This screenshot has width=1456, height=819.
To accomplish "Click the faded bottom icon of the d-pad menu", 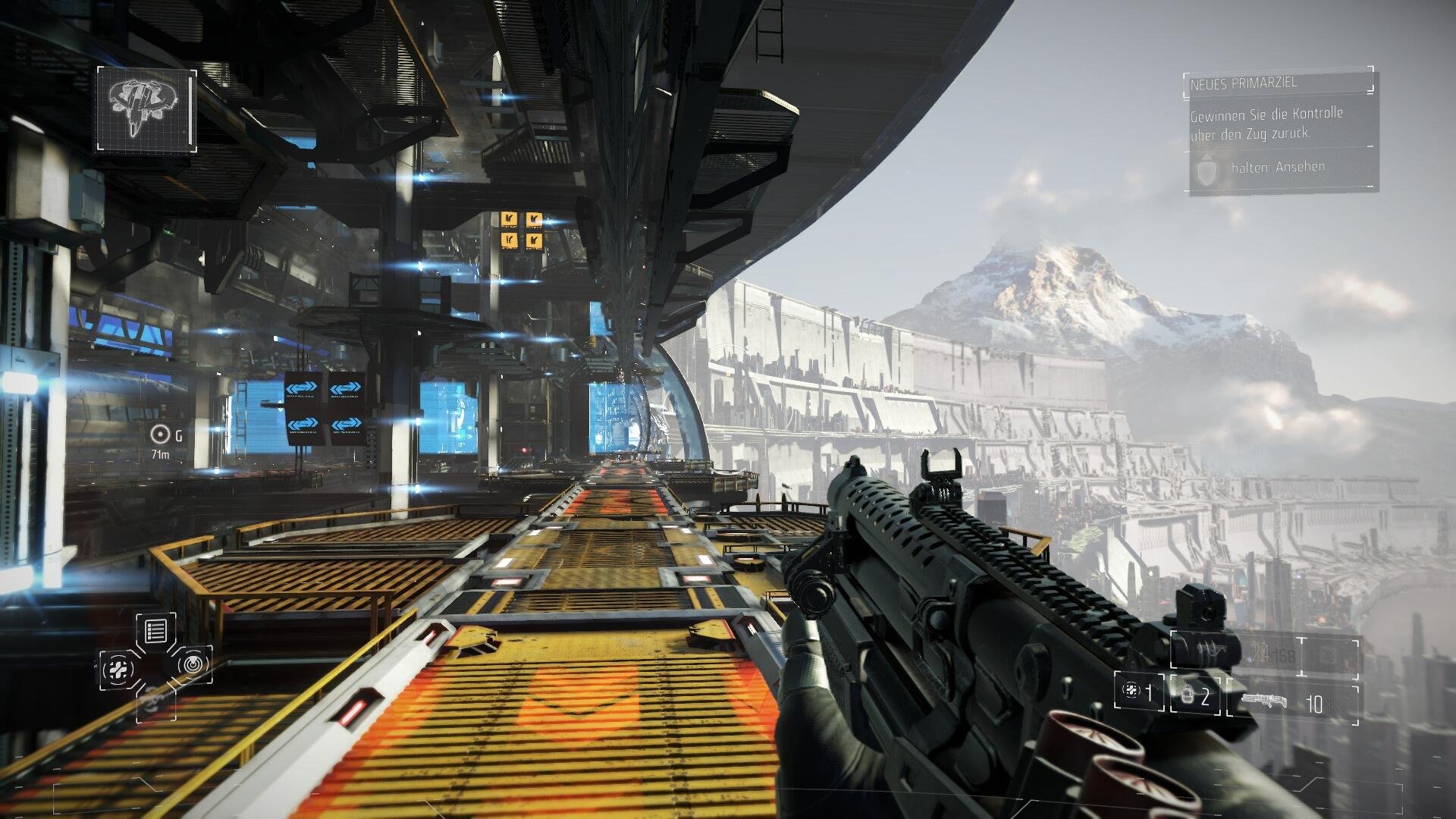I will point(155,704).
